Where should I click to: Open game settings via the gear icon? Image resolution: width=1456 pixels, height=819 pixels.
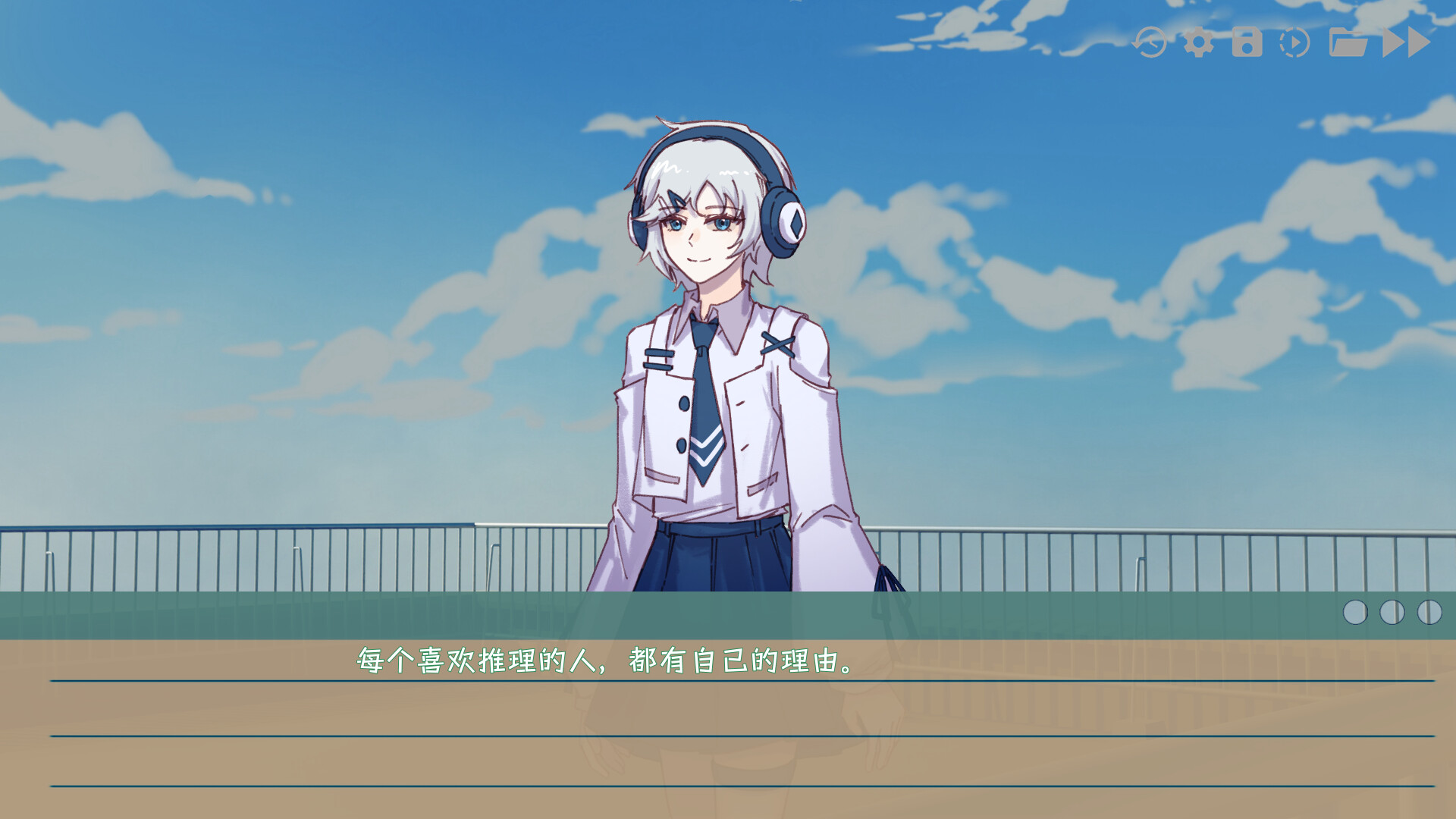[1199, 42]
